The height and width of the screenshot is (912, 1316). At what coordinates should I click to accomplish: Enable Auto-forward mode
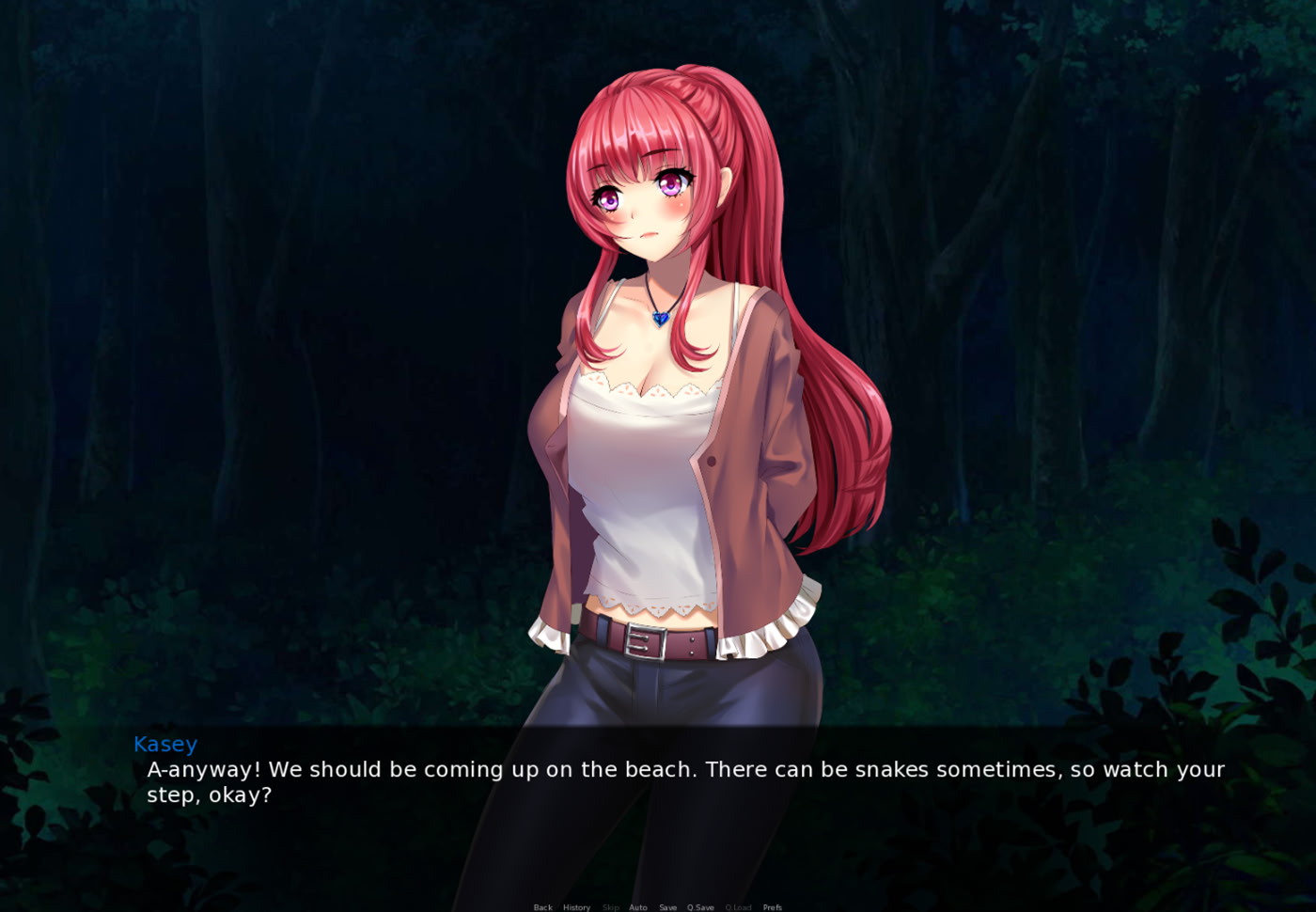(638, 907)
